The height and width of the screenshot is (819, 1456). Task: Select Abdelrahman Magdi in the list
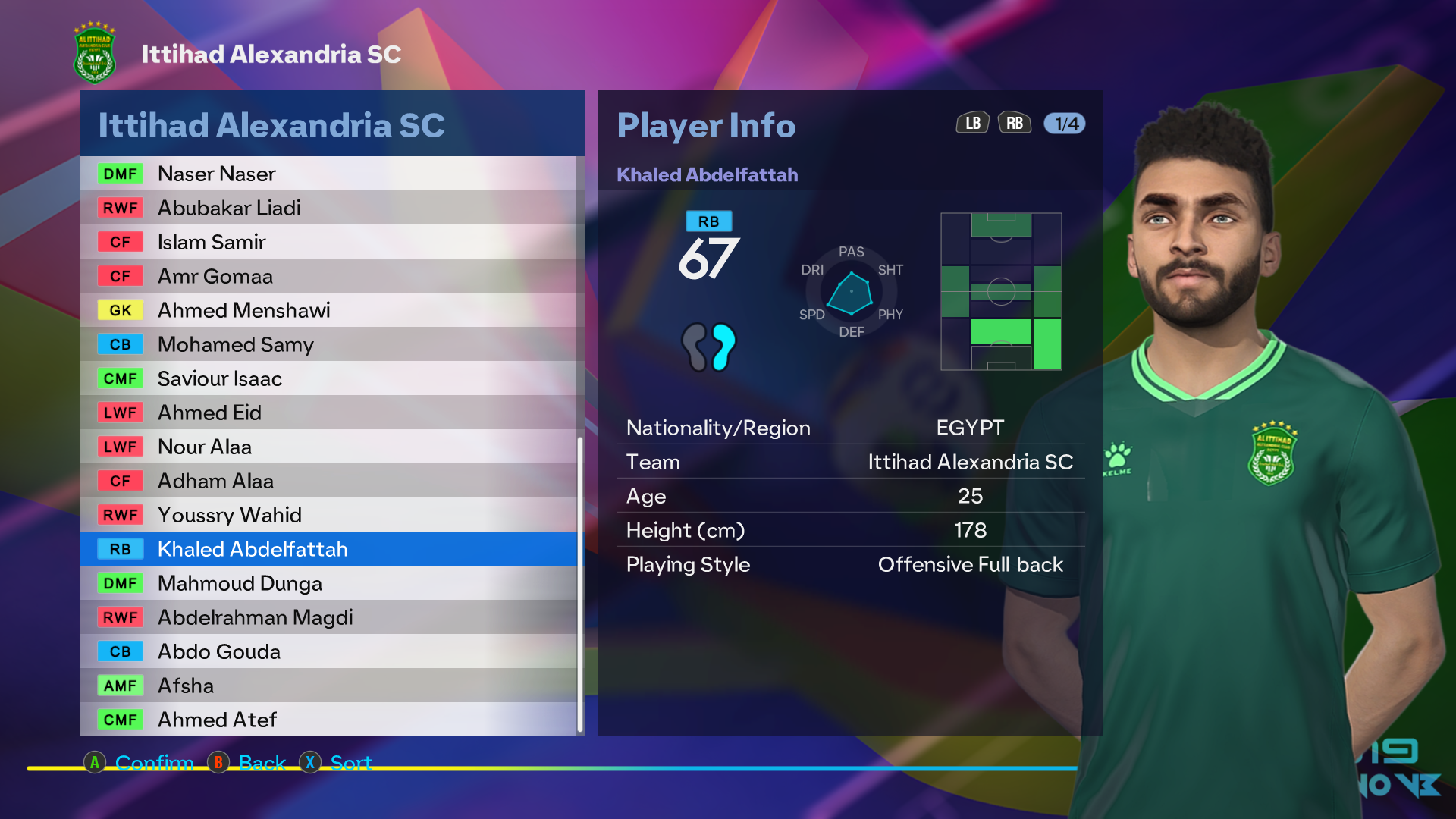[328, 617]
